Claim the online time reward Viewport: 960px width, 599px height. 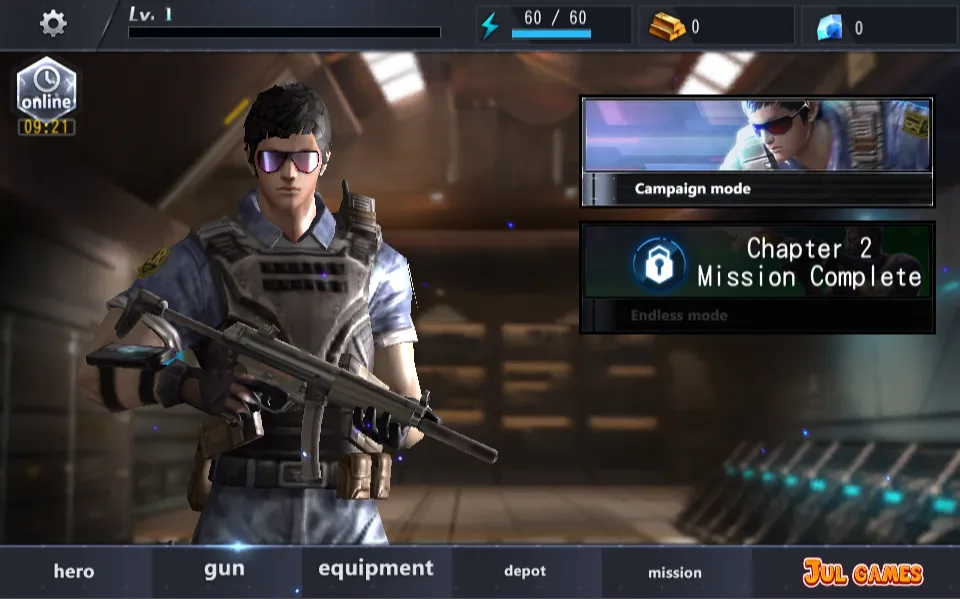click(x=46, y=96)
